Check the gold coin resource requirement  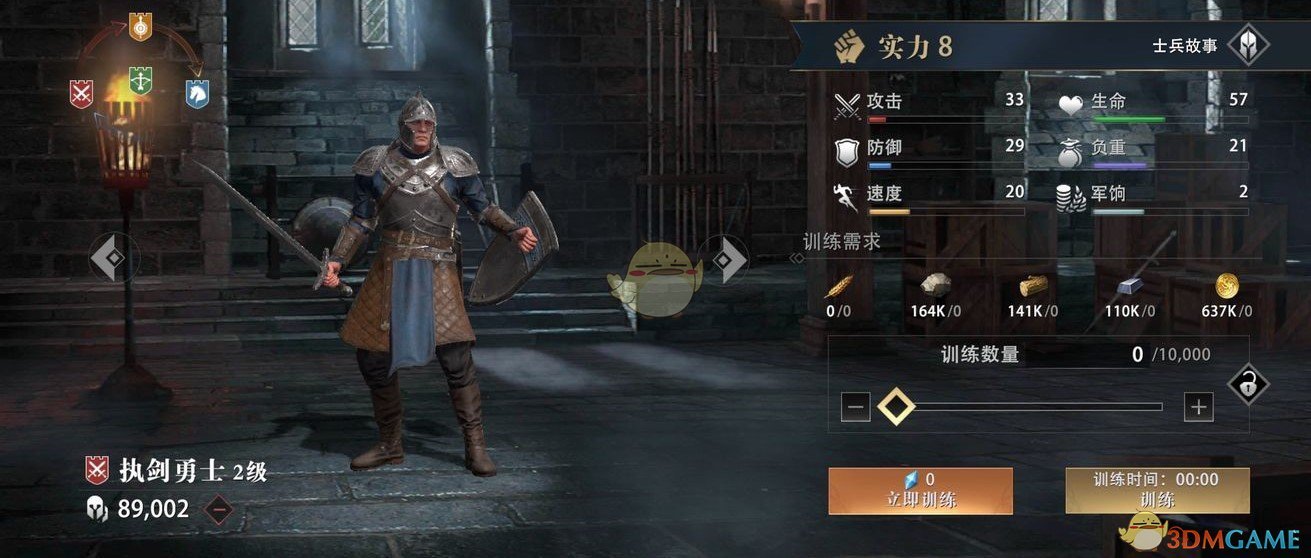1227,287
